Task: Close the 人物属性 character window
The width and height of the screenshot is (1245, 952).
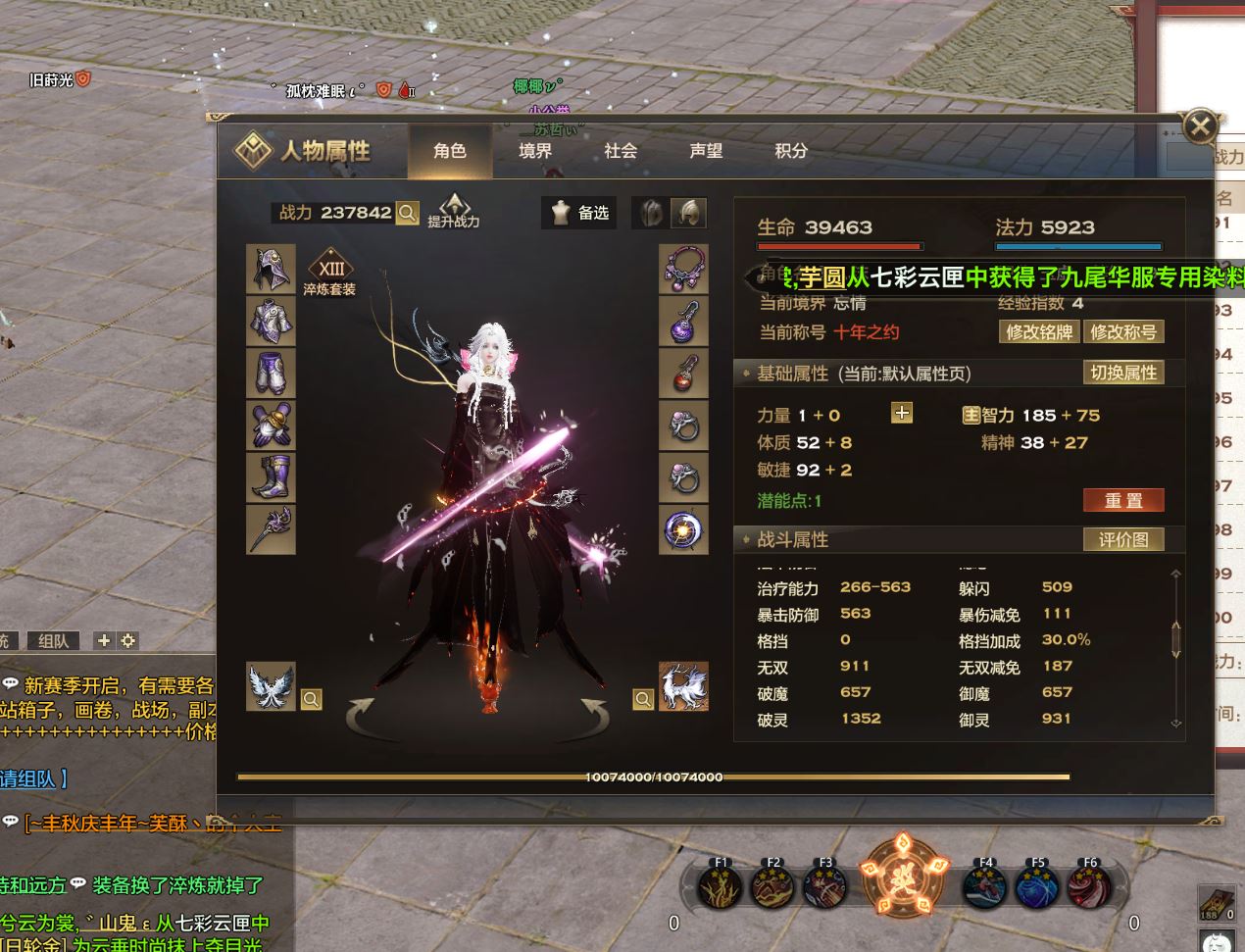Action: tap(1200, 125)
